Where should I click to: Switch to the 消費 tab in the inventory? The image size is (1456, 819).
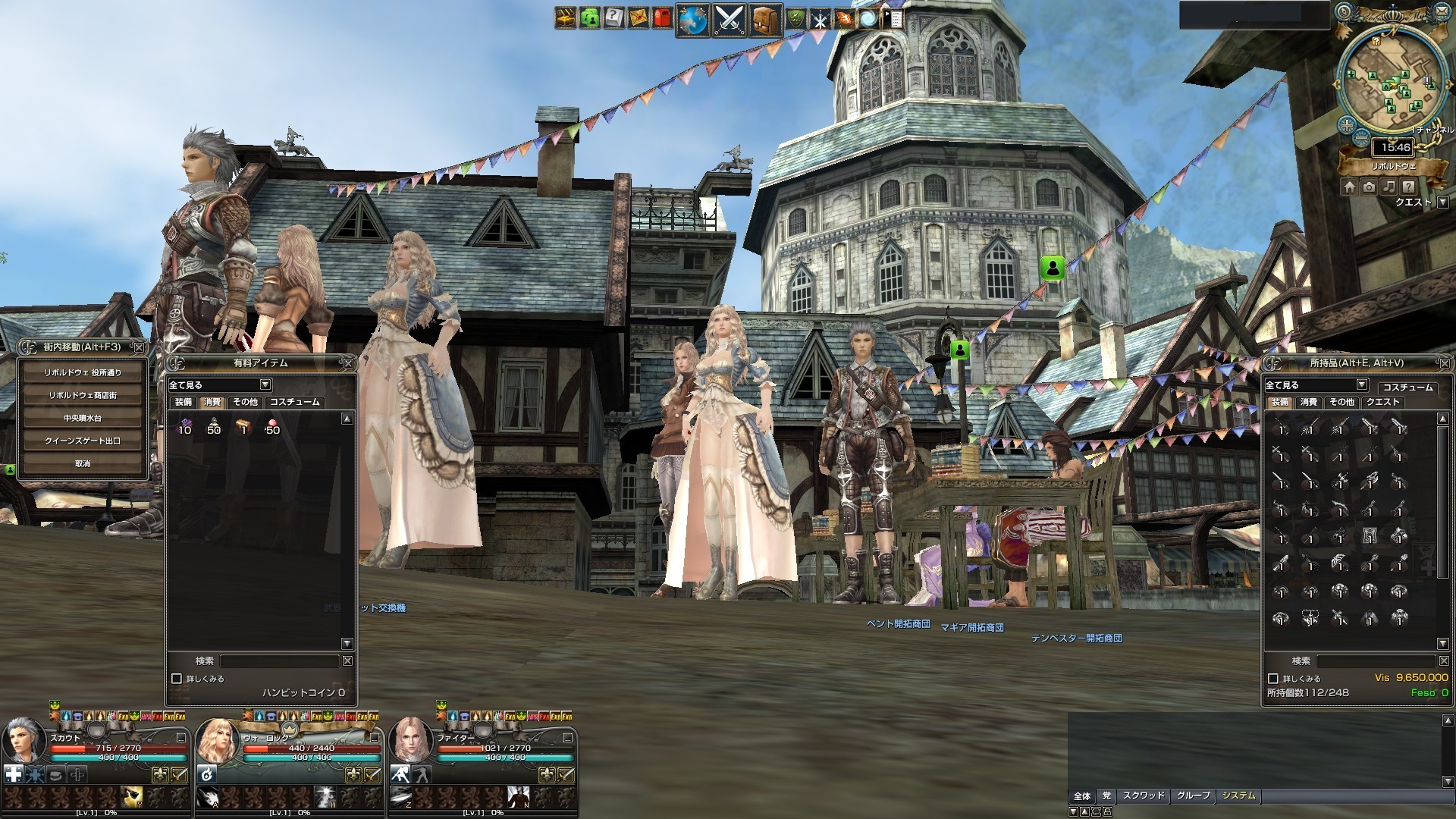tap(1309, 402)
